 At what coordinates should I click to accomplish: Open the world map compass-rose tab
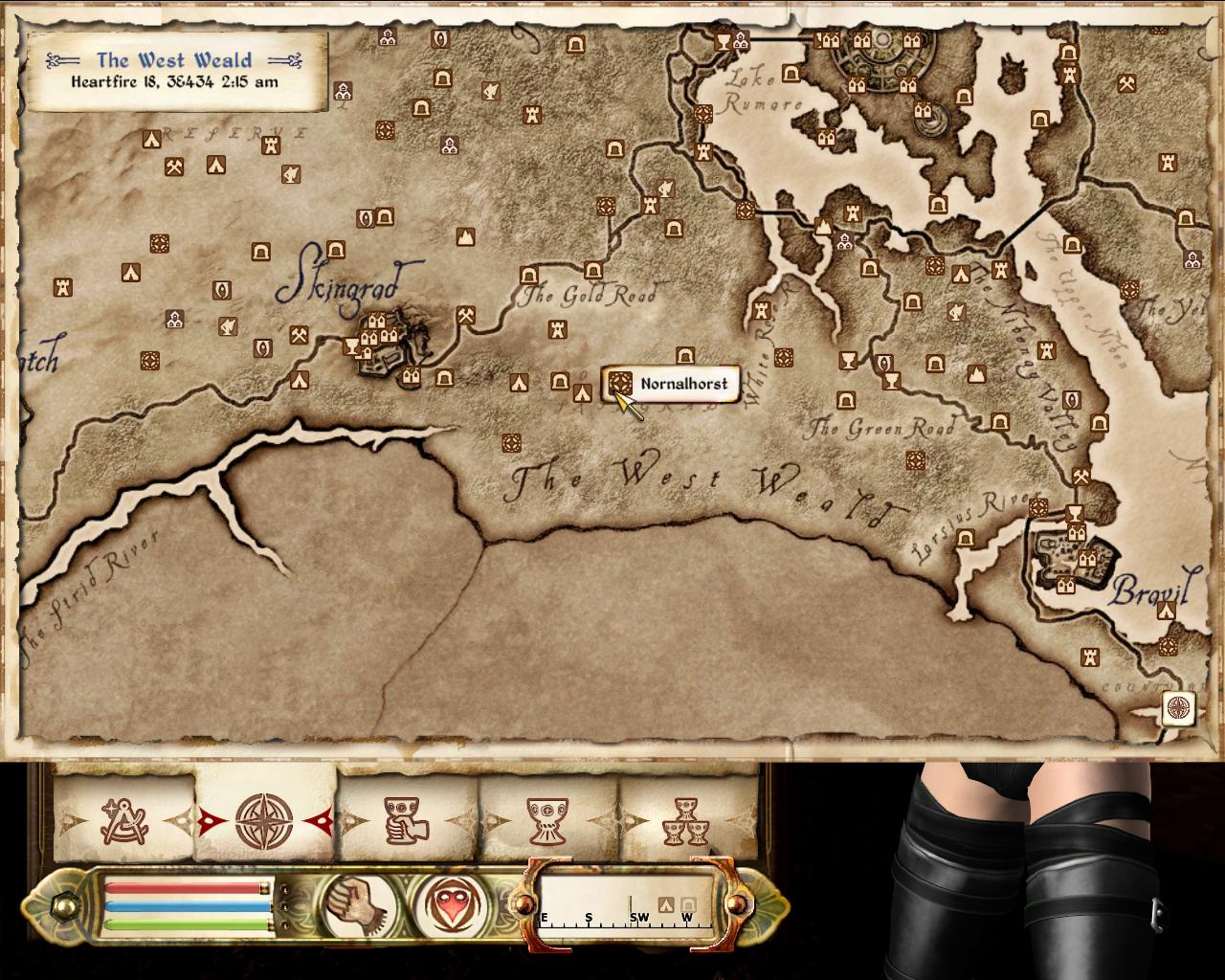(x=265, y=820)
